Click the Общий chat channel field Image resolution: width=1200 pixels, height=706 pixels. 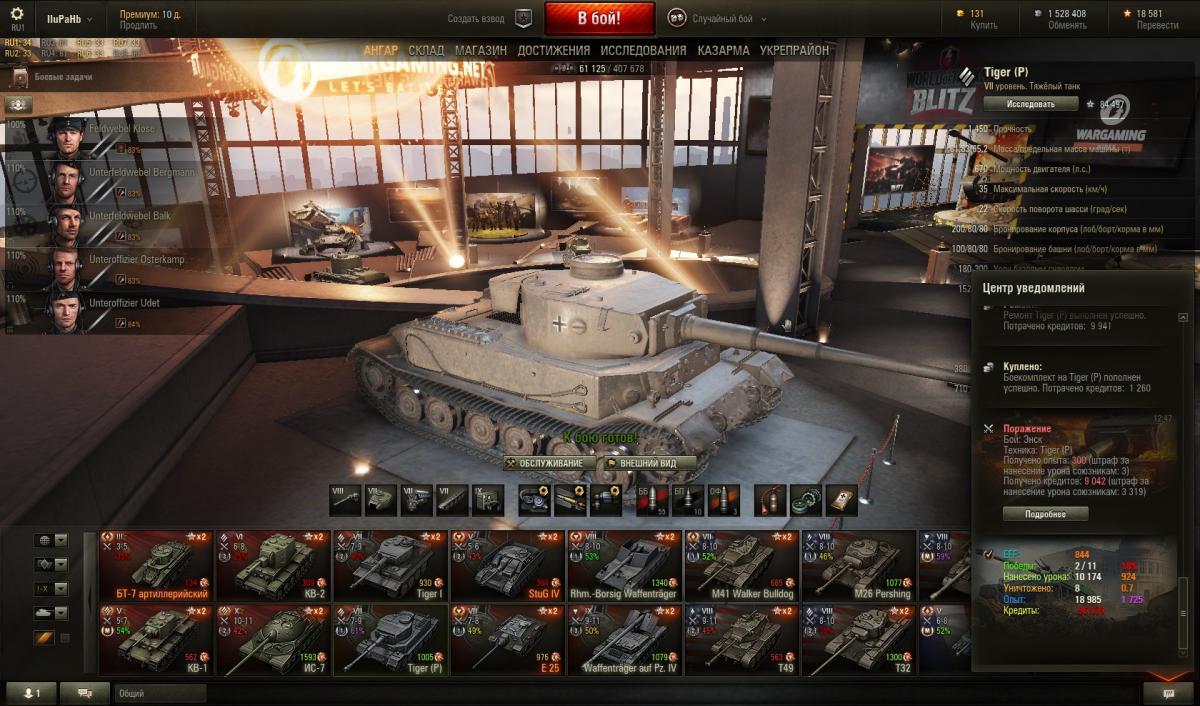[160, 693]
